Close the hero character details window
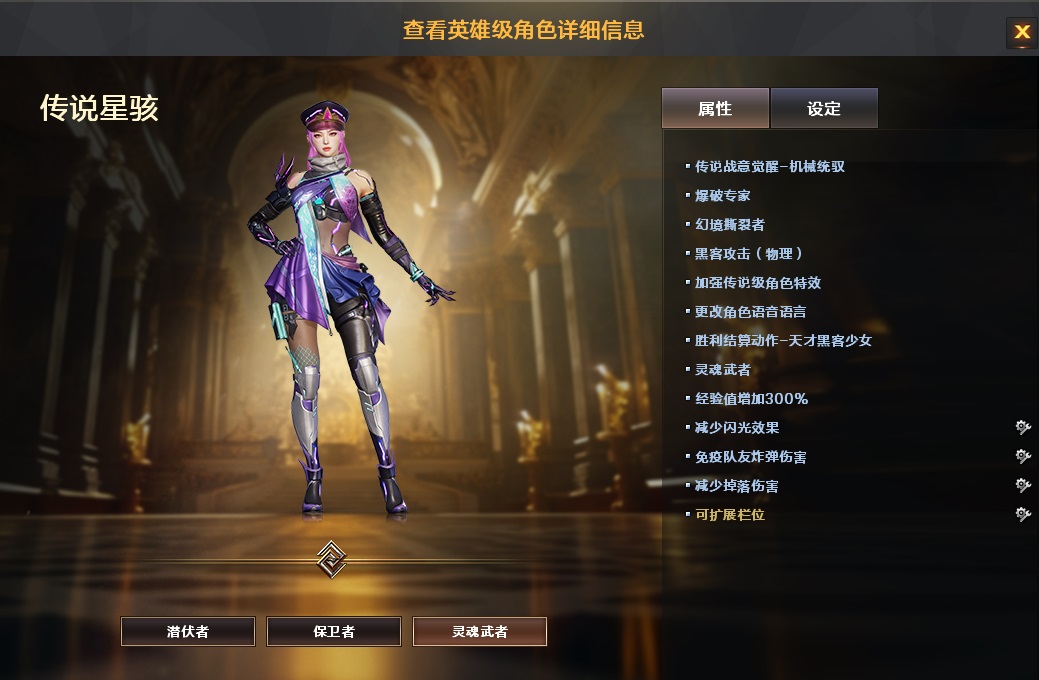 (1021, 32)
